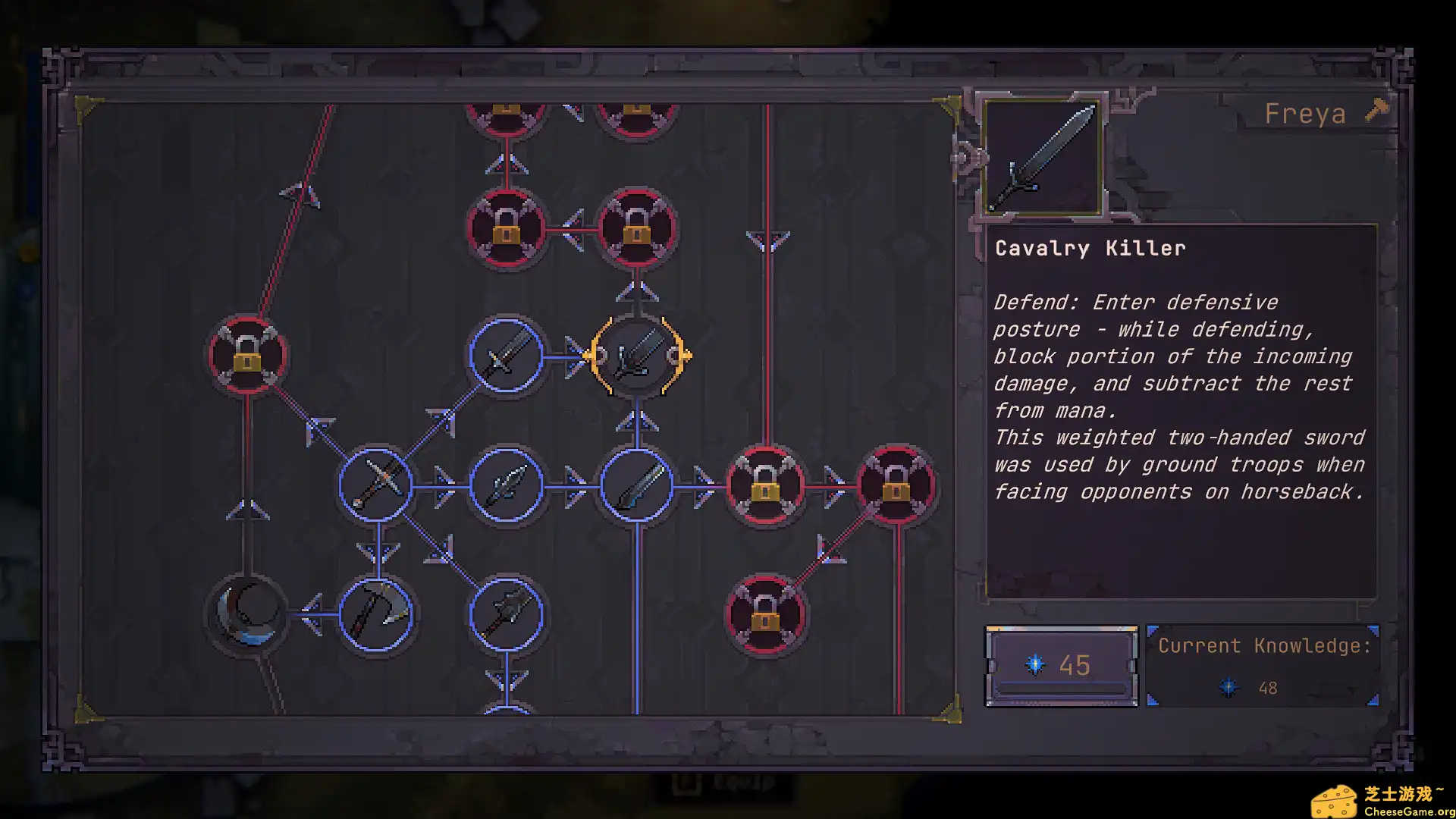Image resolution: width=1456 pixels, height=819 pixels.
Task: Select the battle axe skill node
Action: (x=376, y=613)
